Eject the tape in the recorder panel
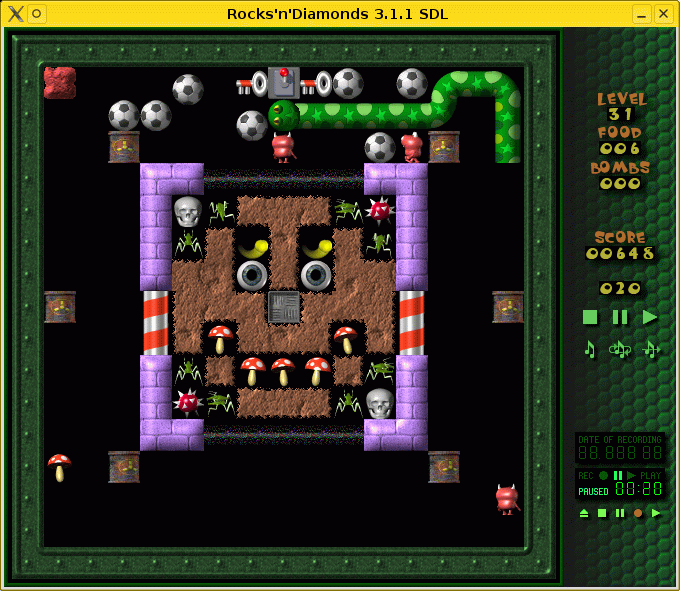The width and height of the screenshot is (680, 591). pyautogui.click(x=584, y=513)
